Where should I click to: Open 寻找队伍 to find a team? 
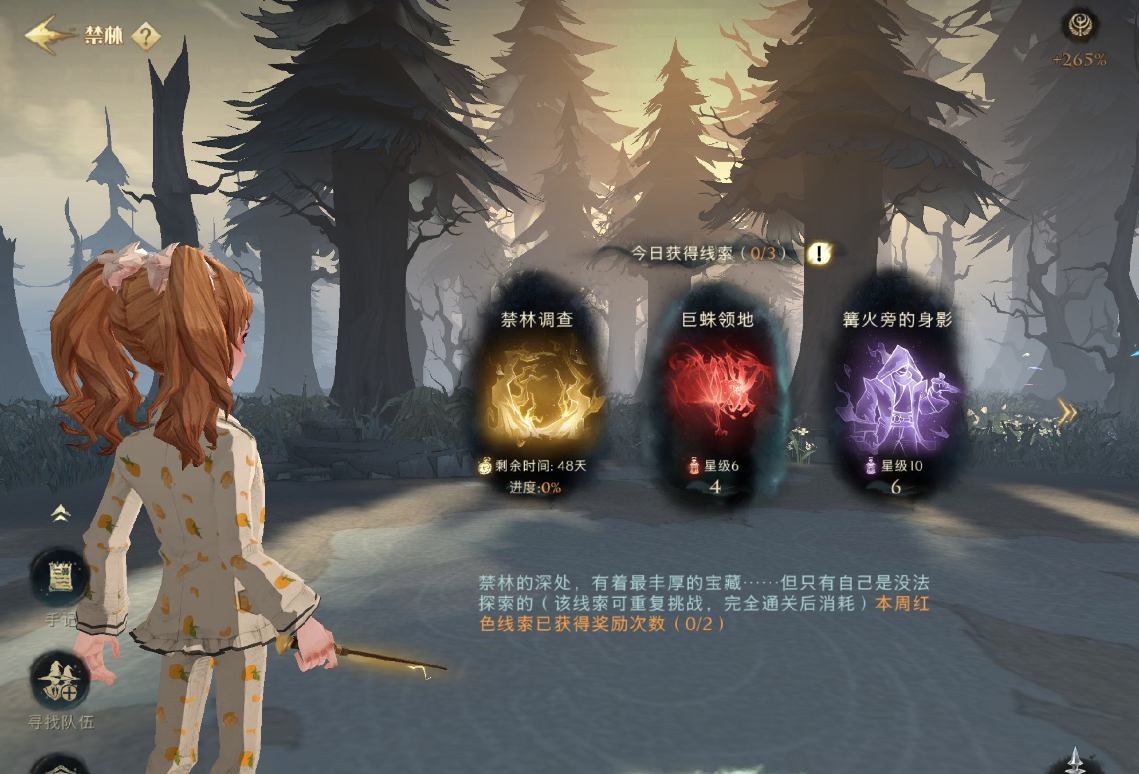click(60, 681)
